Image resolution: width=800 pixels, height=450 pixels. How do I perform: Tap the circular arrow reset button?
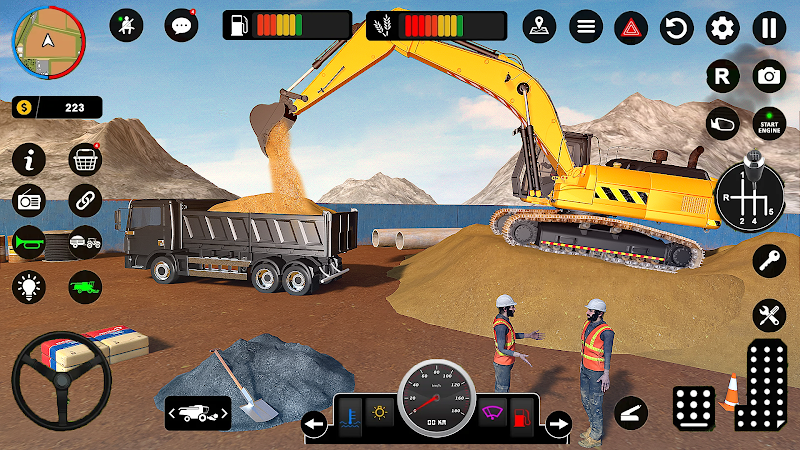pos(677,27)
